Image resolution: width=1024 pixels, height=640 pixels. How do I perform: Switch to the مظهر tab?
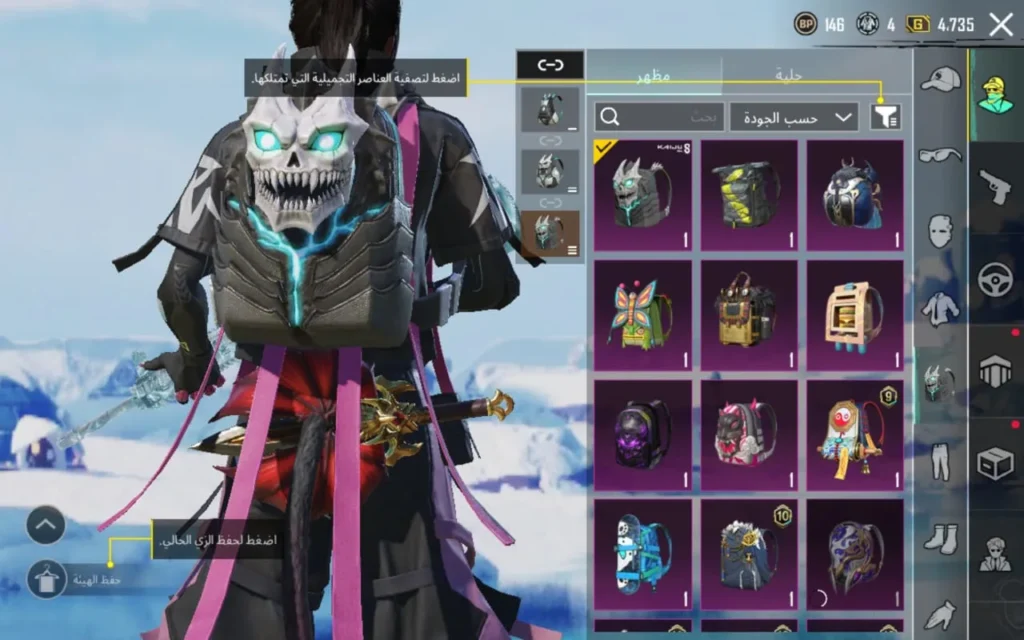click(654, 75)
